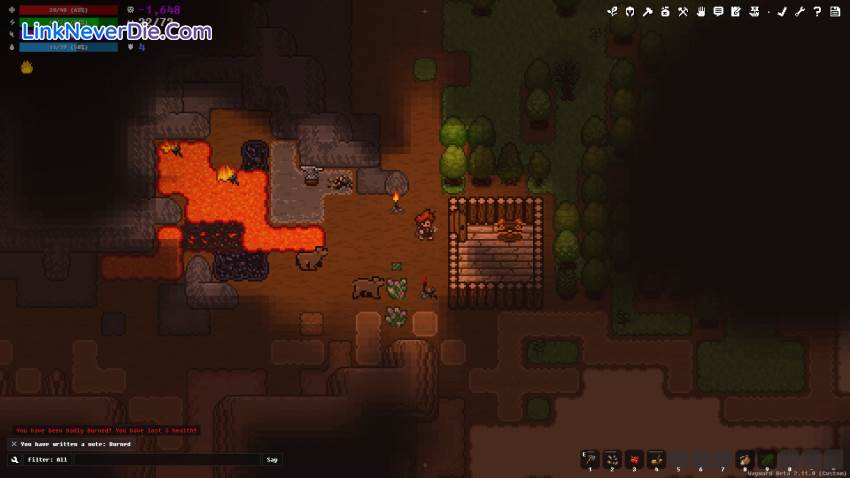This screenshot has height=478, width=850.
Task: Open the helmet equipment menu icon
Action: pyautogui.click(x=630, y=12)
